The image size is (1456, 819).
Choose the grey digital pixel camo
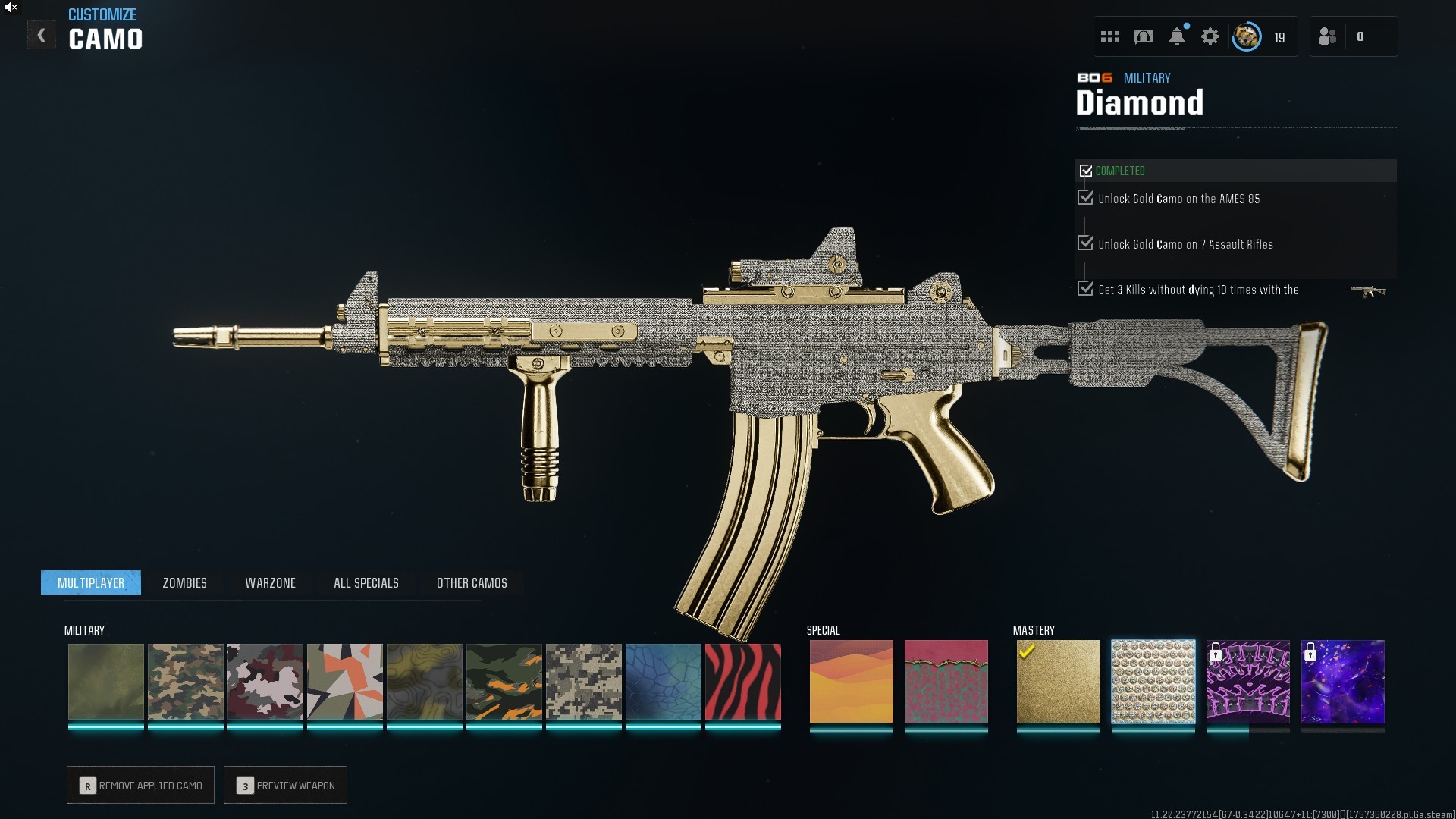tap(583, 682)
